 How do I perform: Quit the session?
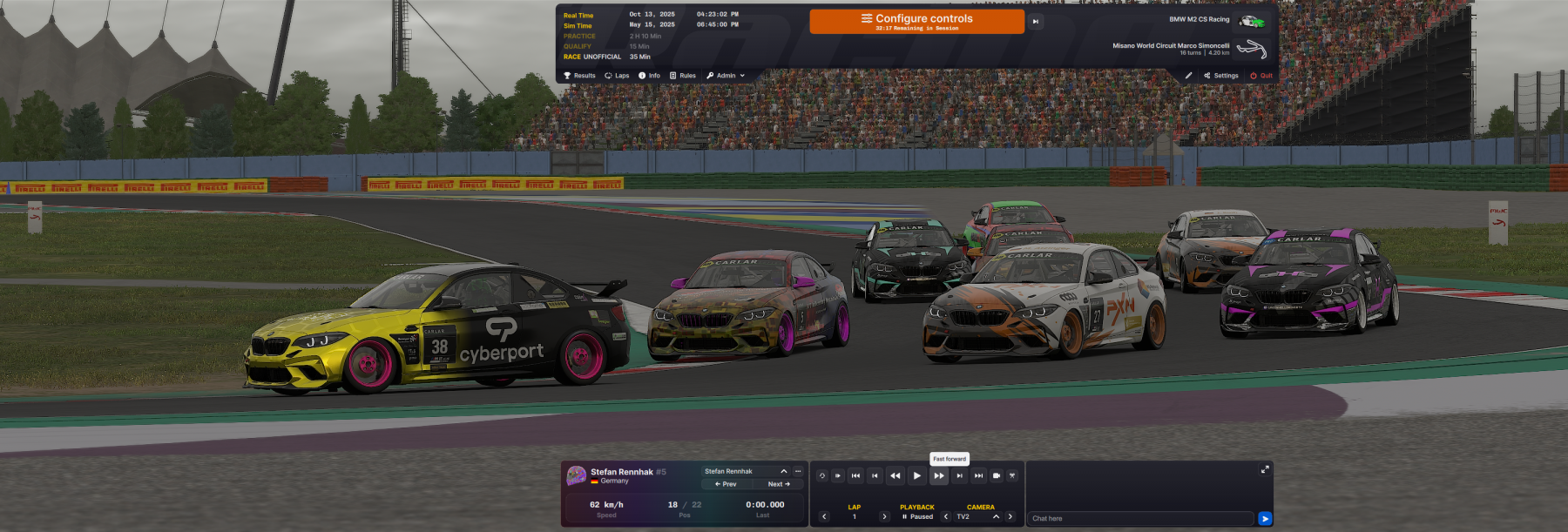coord(1260,76)
